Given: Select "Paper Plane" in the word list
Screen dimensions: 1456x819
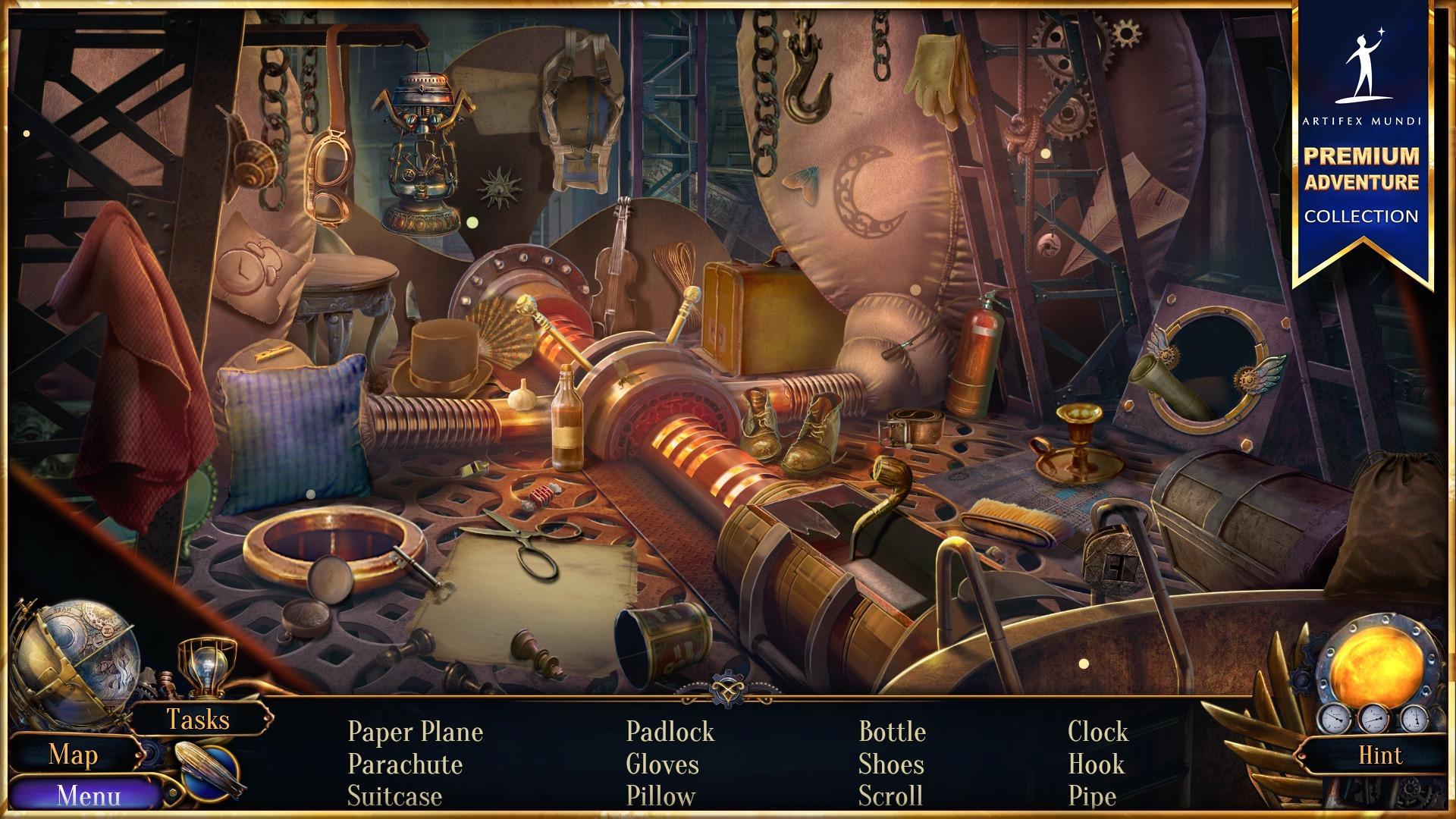Looking at the screenshot, I should click(415, 733).
